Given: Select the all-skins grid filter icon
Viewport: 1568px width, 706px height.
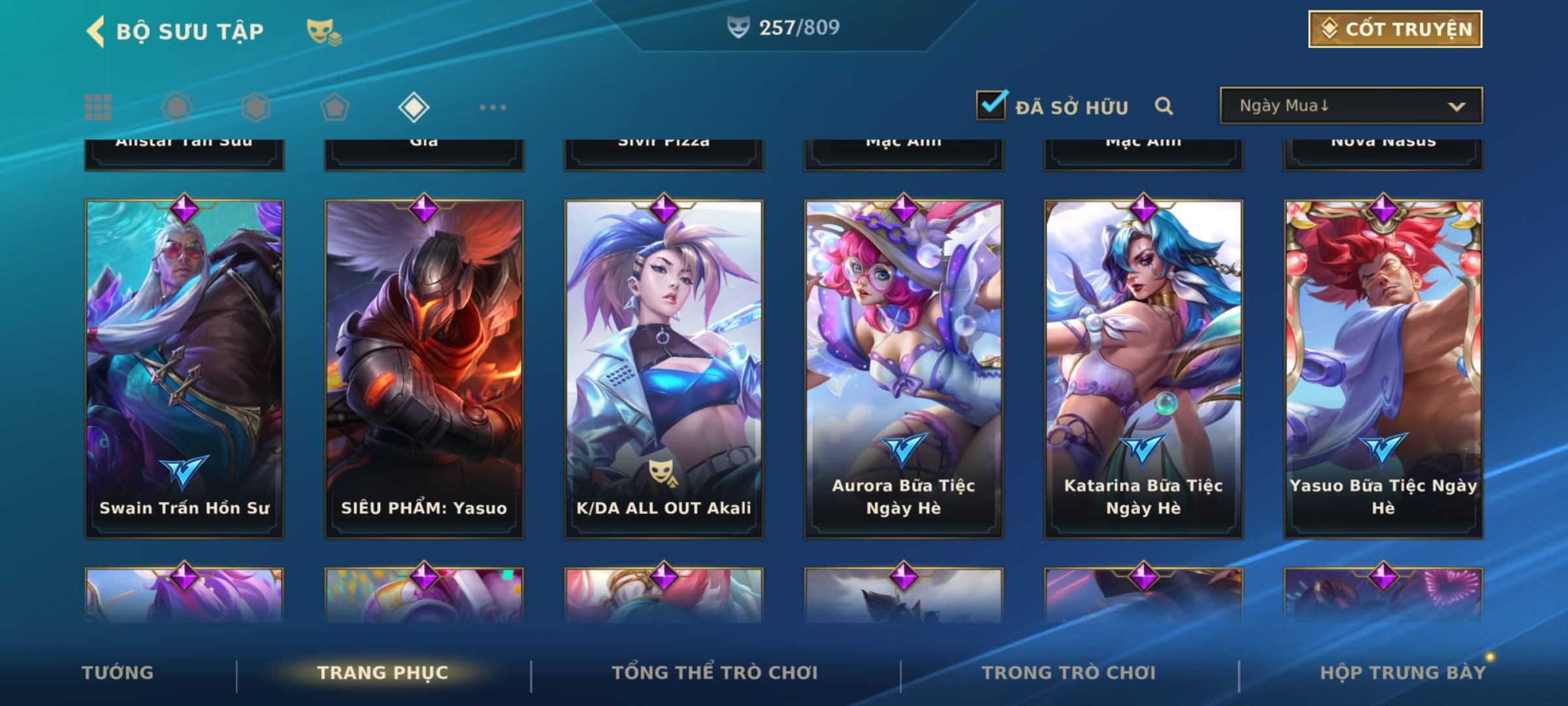Looking at the screenshot, I should 98,107.
